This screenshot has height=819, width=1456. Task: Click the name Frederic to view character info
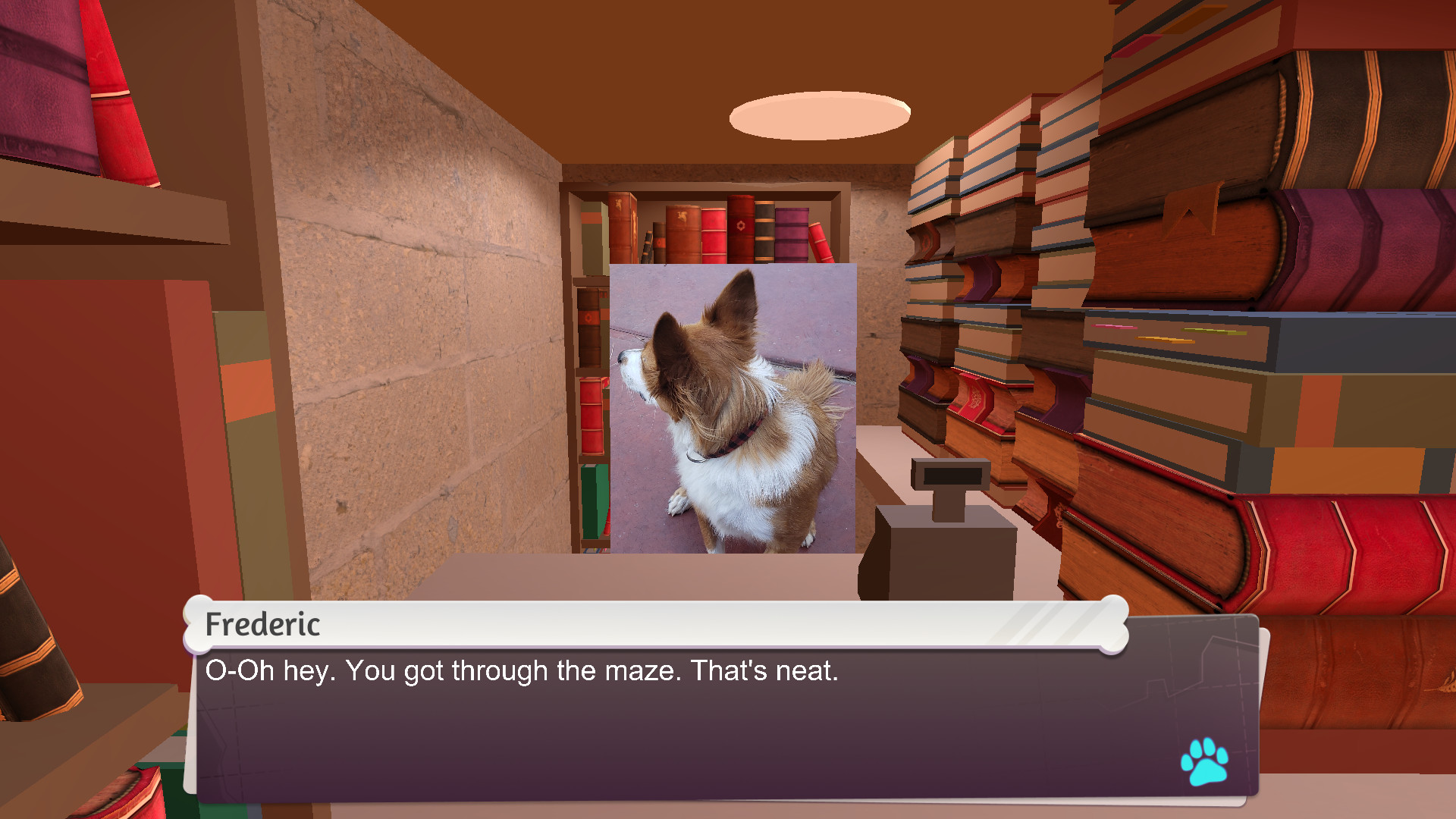click(263, 626)
